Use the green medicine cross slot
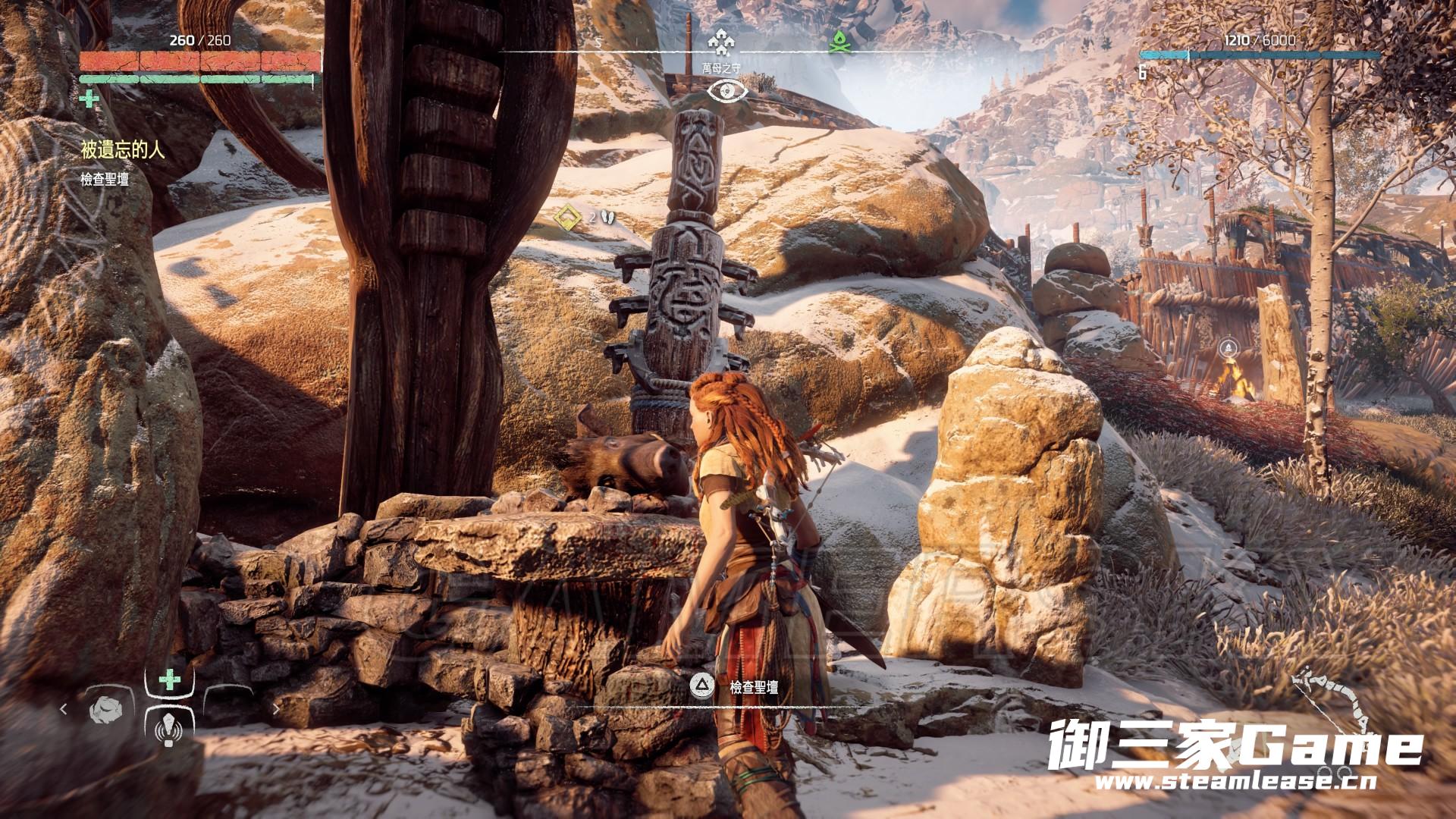The height and width of the screenshot is (819, 1456). [169, 679]
